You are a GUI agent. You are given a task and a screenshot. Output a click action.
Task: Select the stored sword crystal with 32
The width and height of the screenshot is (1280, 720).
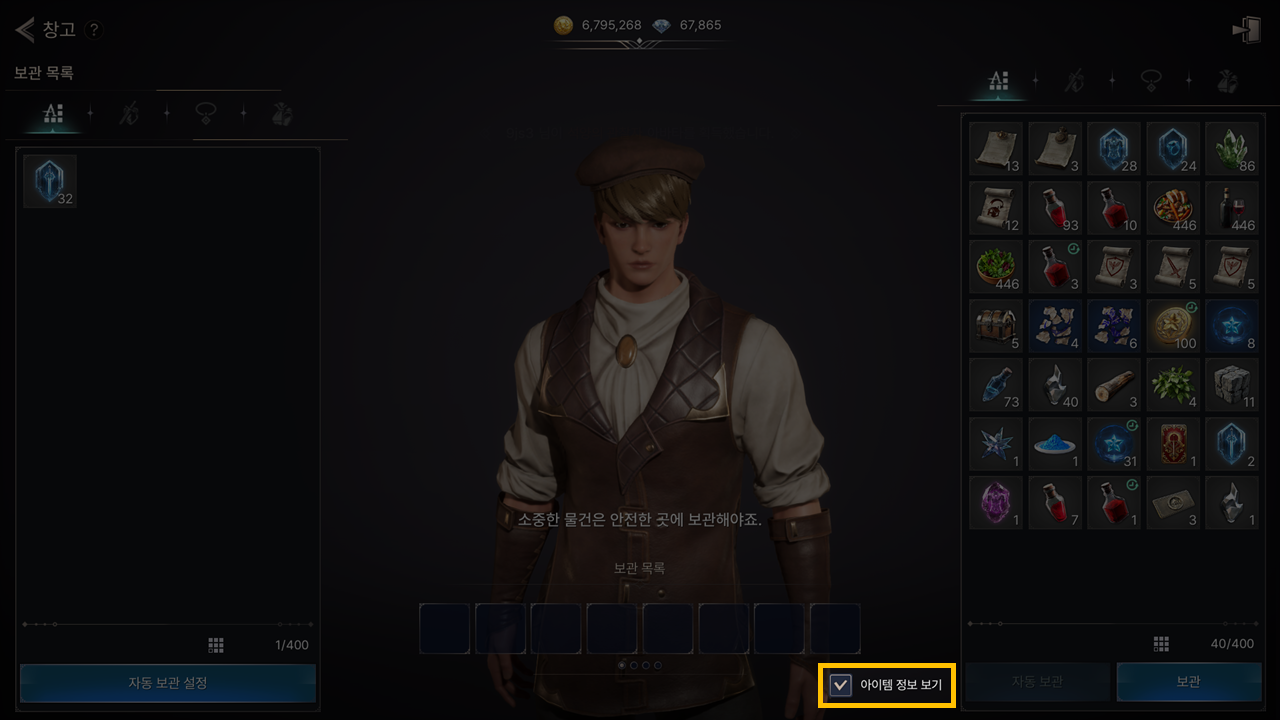50,181
